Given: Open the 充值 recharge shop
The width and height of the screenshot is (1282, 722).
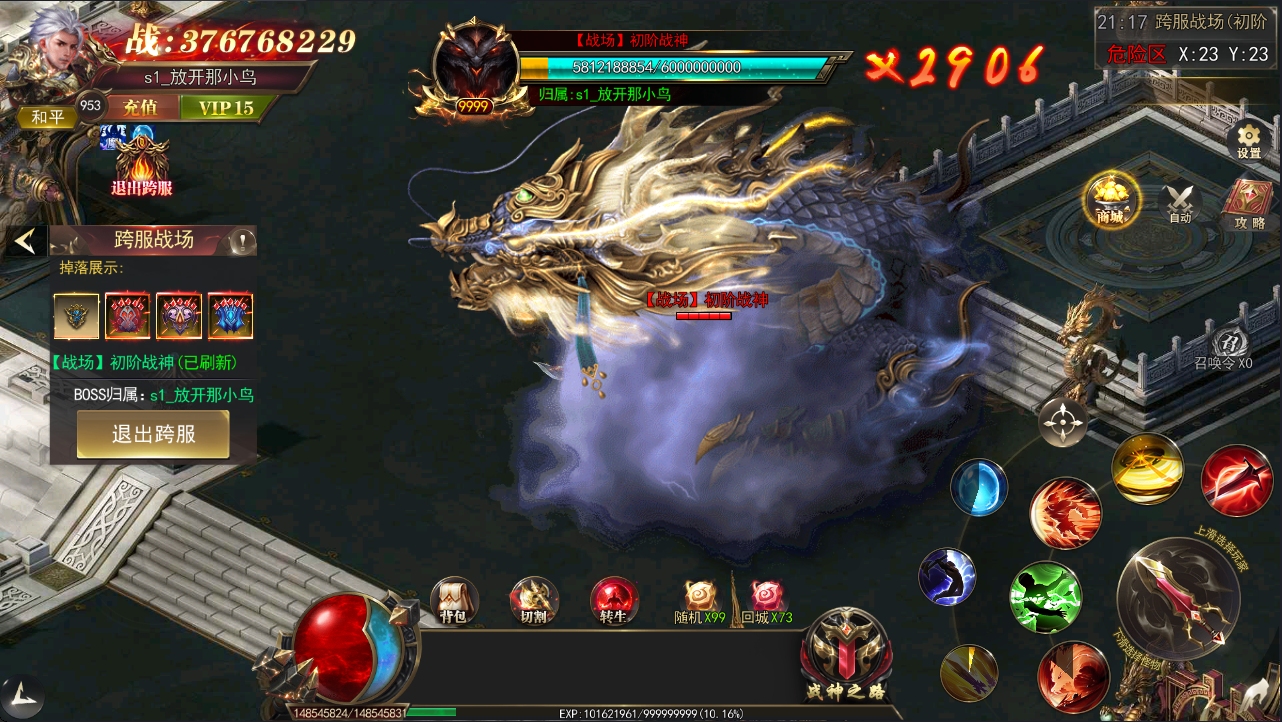Looking at the screenshot, I should coord(138,107).
